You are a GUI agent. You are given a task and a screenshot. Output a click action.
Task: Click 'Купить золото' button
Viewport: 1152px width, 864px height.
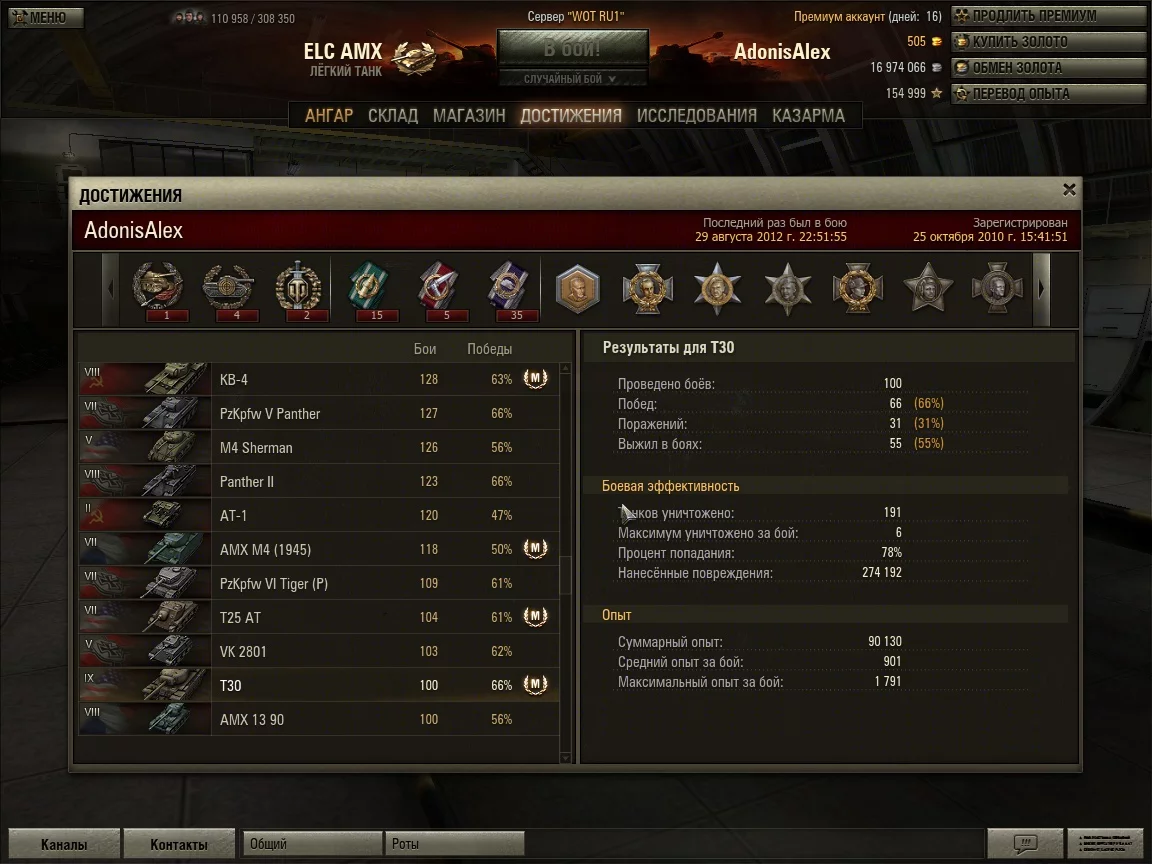[x=1047, y=42]
